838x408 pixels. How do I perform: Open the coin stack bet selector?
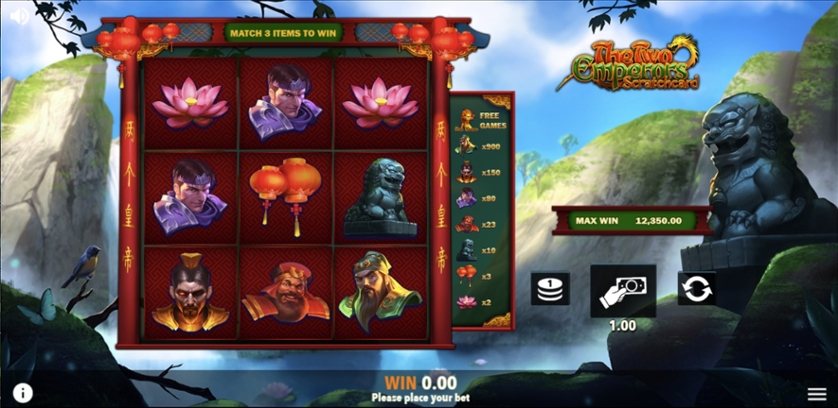point(549,289)
